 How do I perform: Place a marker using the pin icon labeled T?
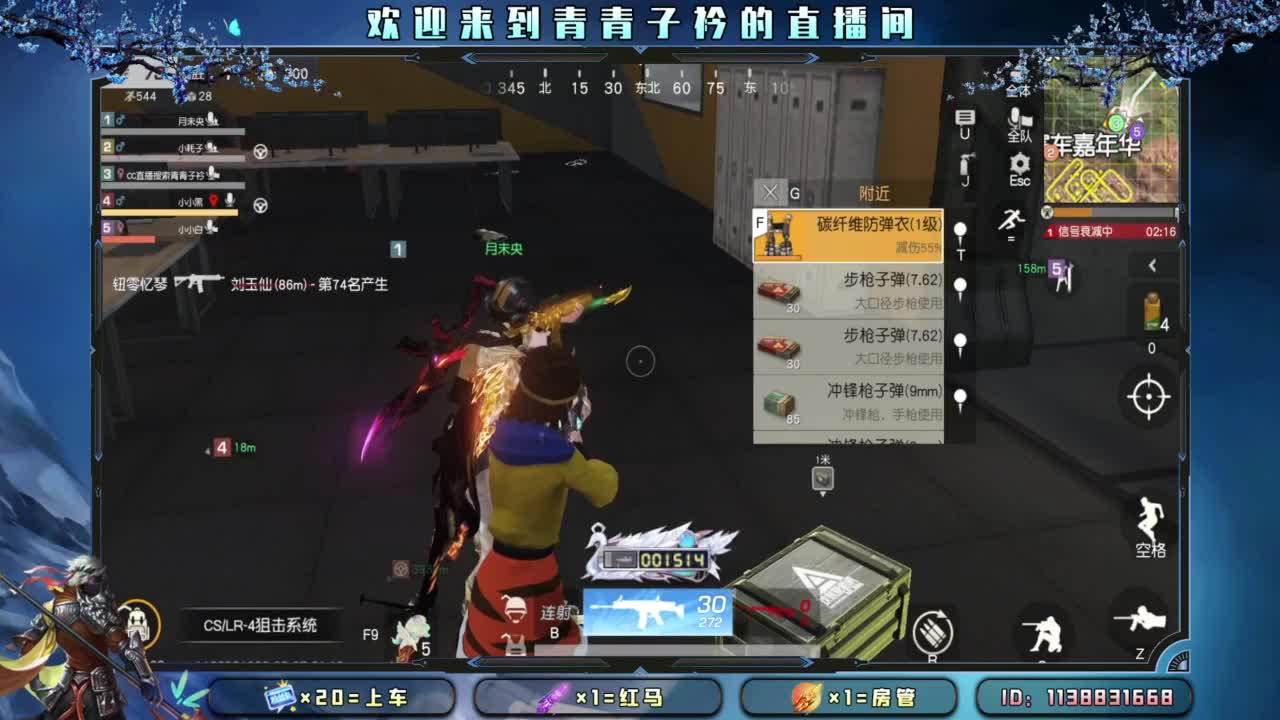click(960, 230)
